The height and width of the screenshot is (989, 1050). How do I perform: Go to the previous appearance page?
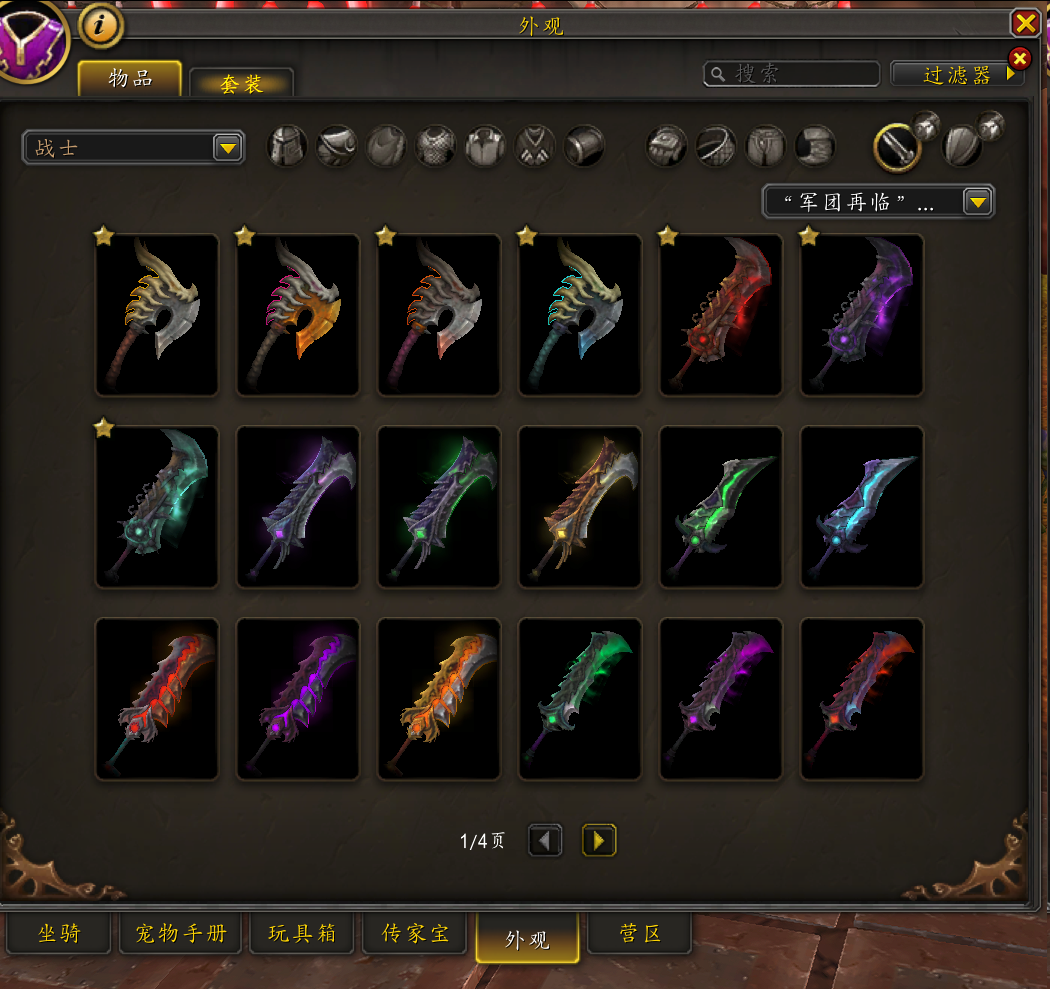coord(545,841)
